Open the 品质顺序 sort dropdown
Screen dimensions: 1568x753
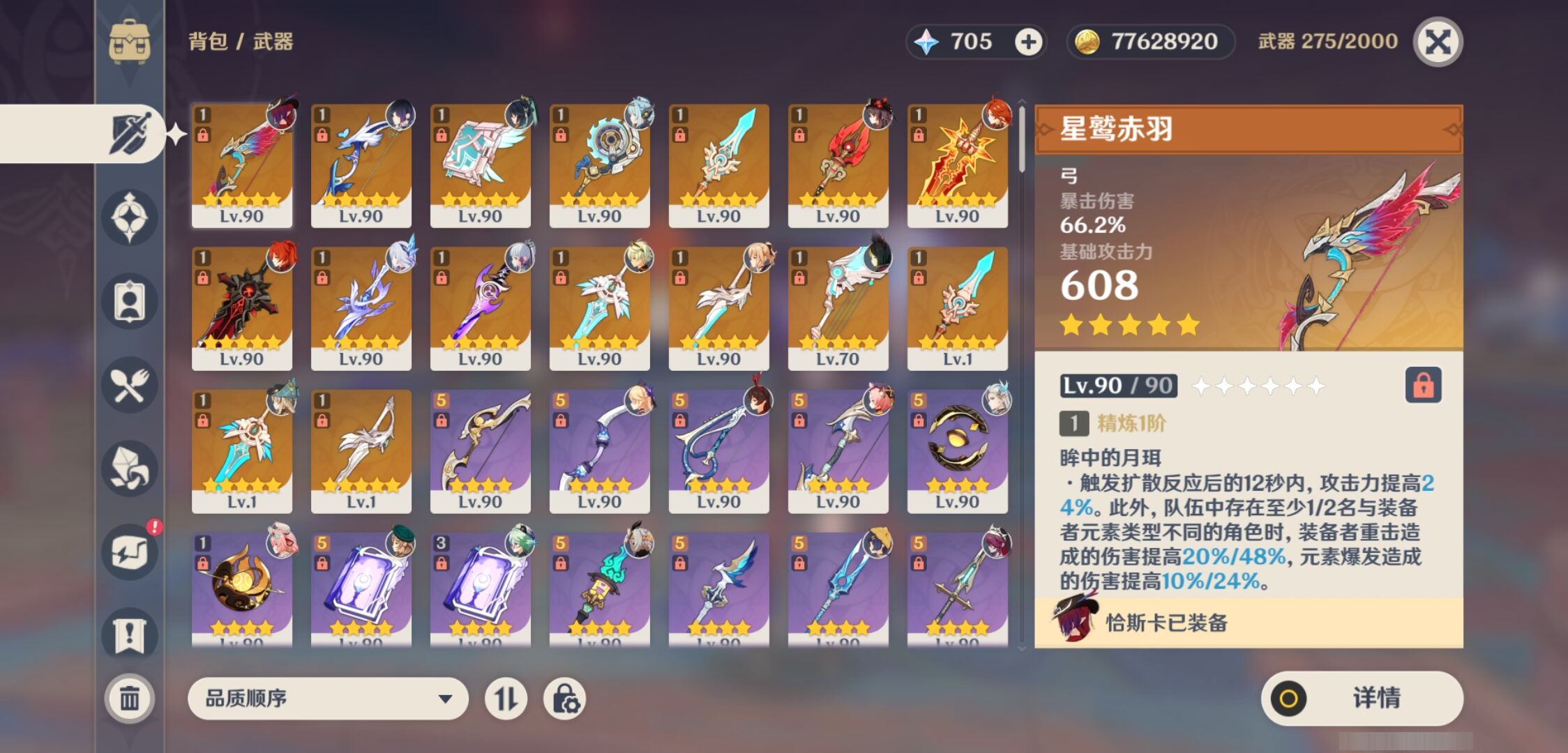pyautogui.click(x=328, y=698)
